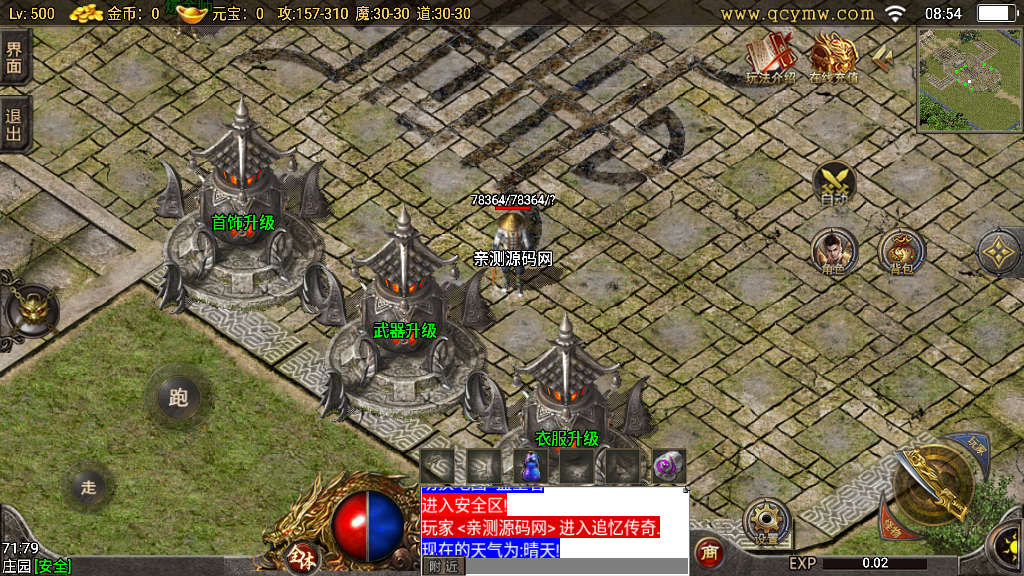Open 在线充值 online recharge chest
This screenshot has height=576, width=1024.
tap(833, 56)
